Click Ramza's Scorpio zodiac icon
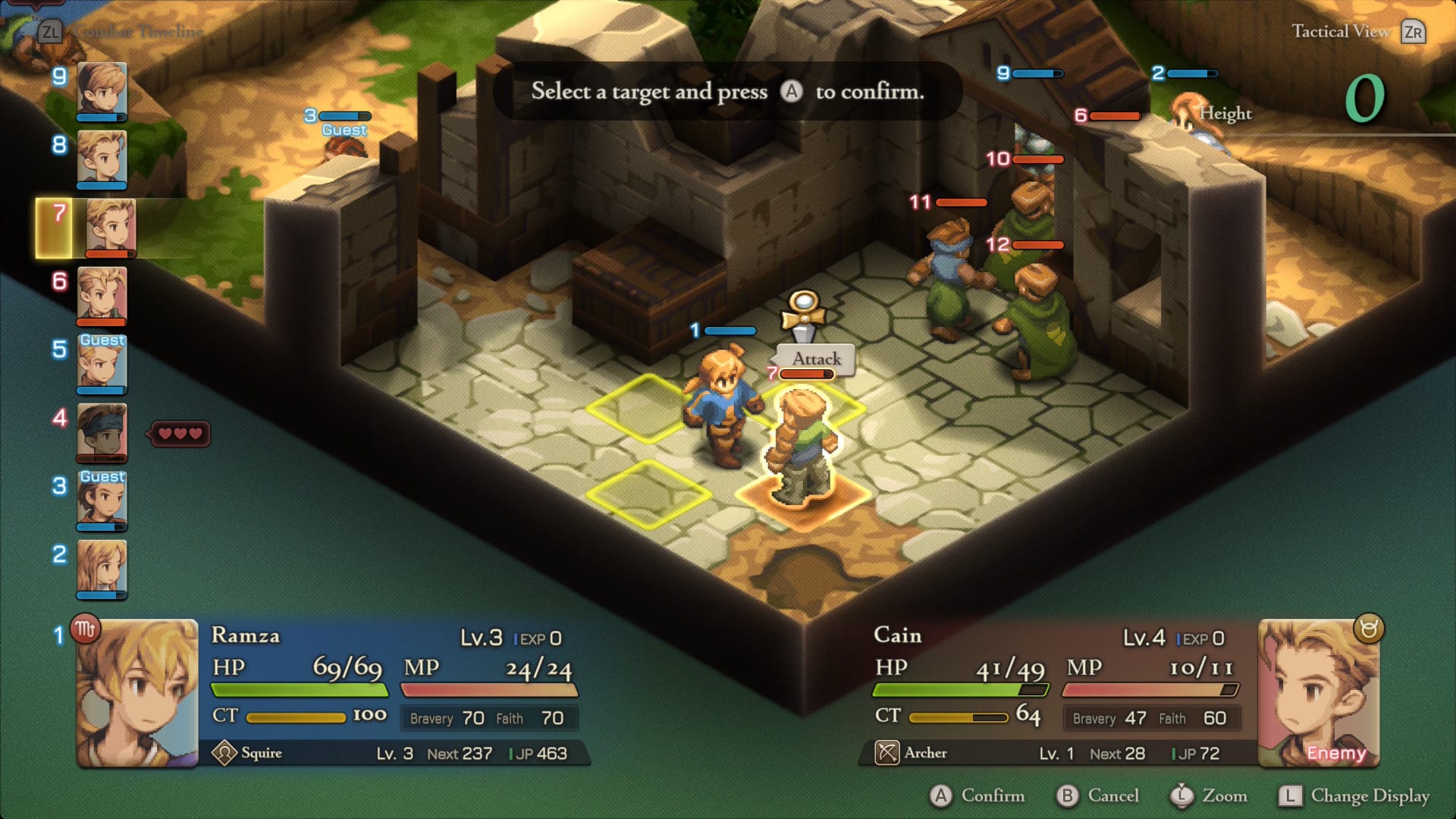This screenshot has height=819, width=1456. 85,629
